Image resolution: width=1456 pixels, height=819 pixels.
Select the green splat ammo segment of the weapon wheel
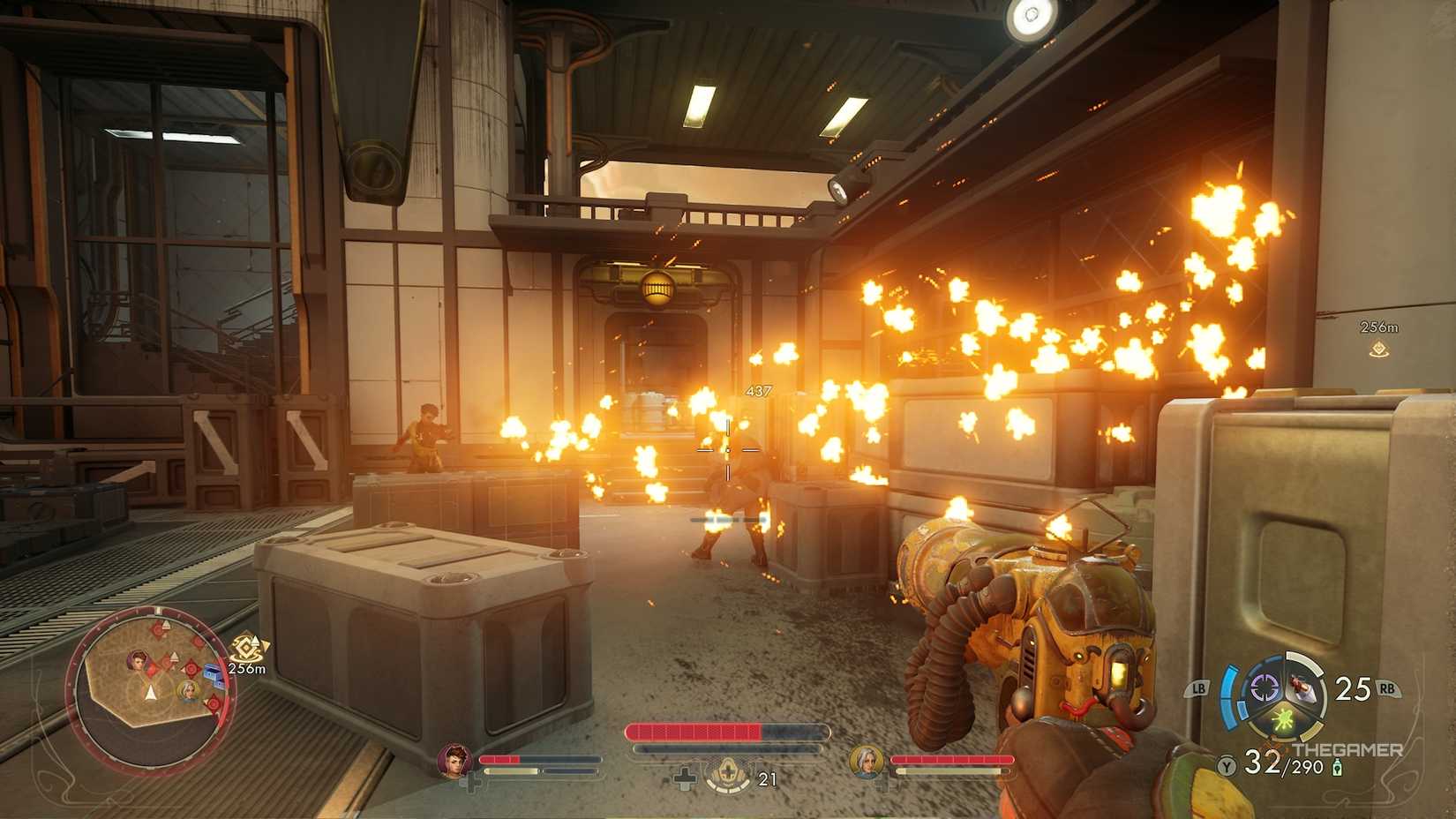point(1282,719)
